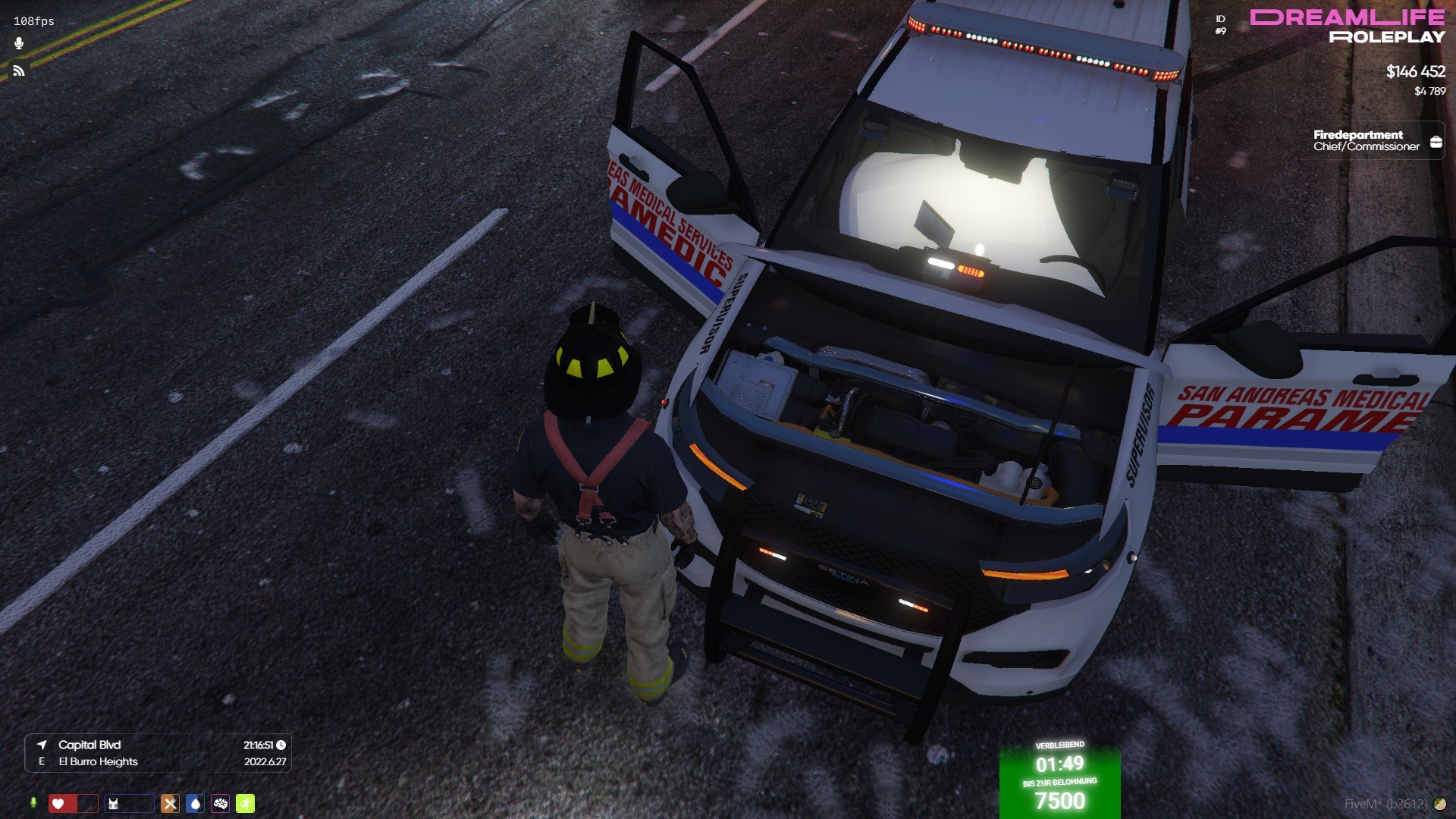Select the green voice microphone indicator

pos(33,803)
